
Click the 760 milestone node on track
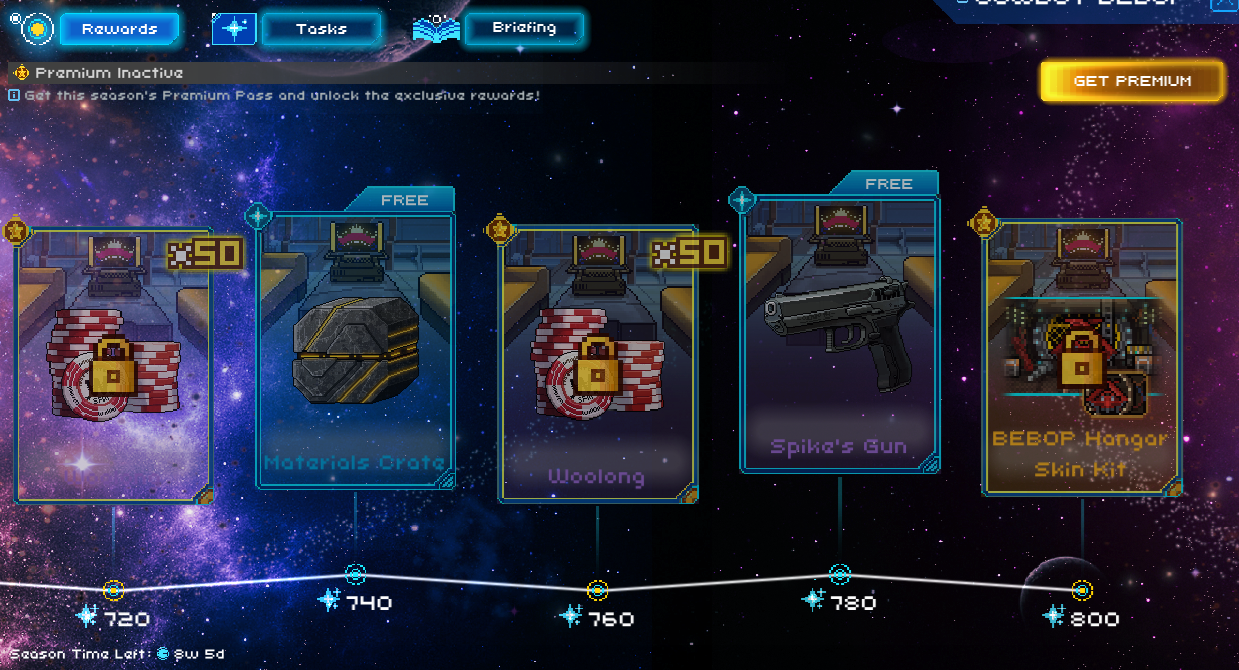coord(597,590)
